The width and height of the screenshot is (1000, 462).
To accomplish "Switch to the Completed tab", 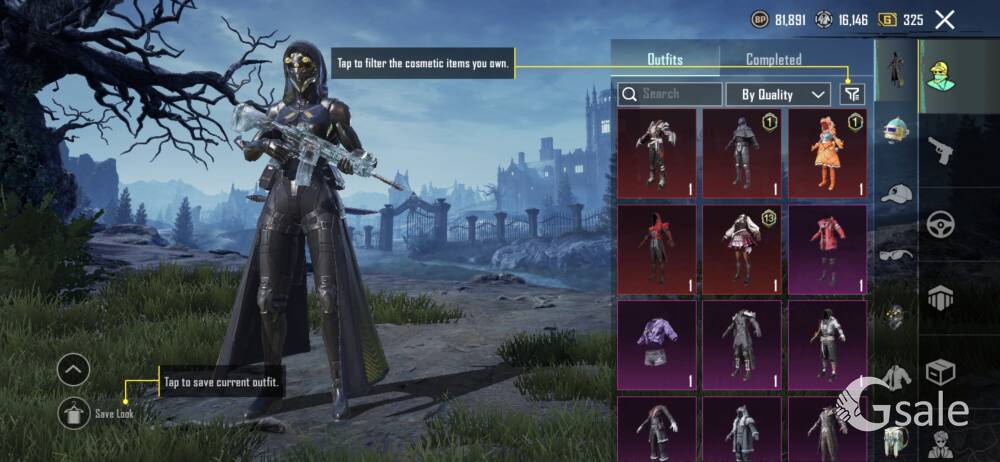I will [773, 59].
